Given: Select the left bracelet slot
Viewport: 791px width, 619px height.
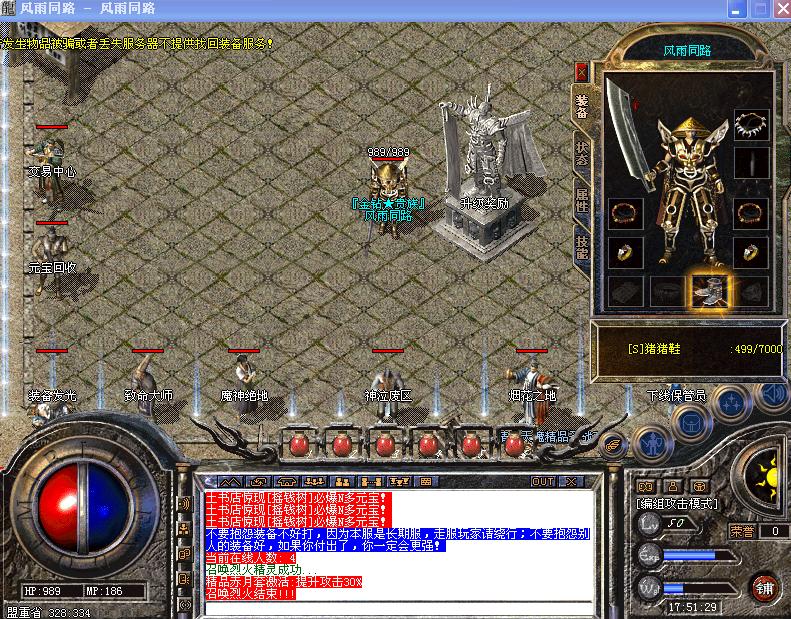Looking at the screenshot, I should pyautogui.click(x=625, y=213).
